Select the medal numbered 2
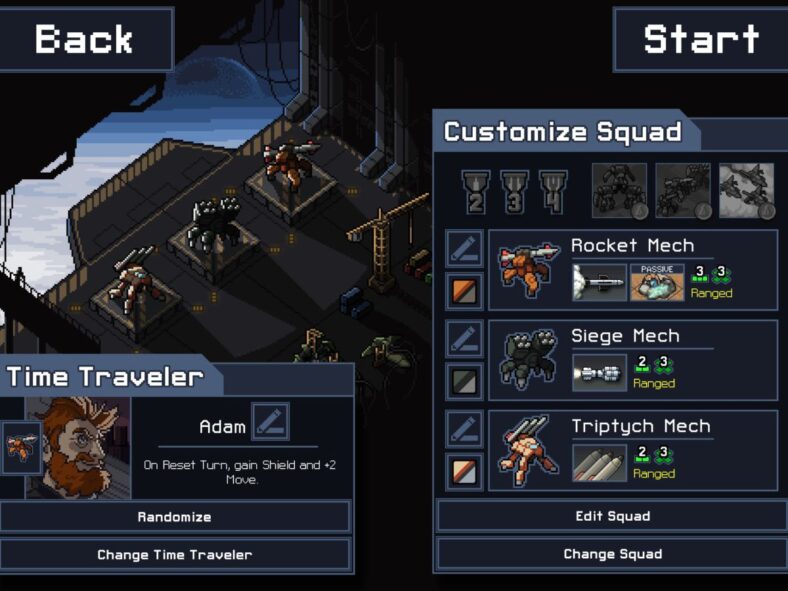The width and height of the screenshot is (788, 591). coord(475,190)
